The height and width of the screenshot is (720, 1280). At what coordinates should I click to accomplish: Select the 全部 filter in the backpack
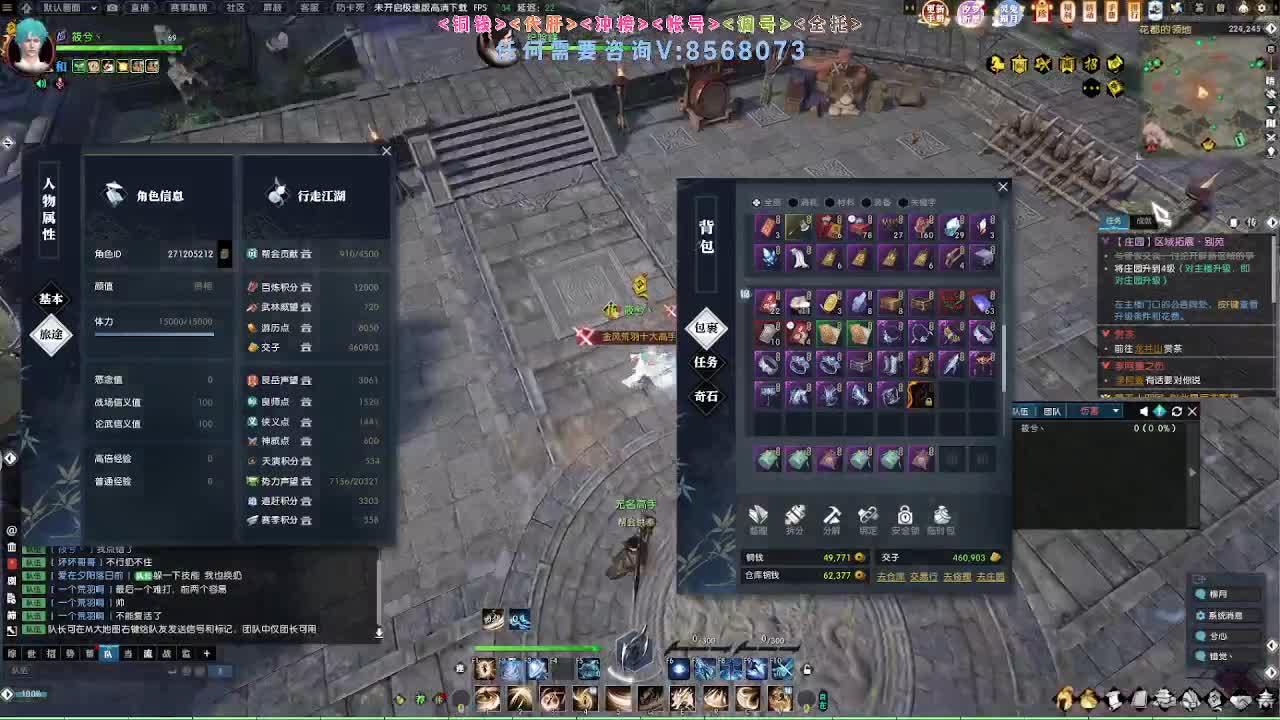tap(770, 201)
